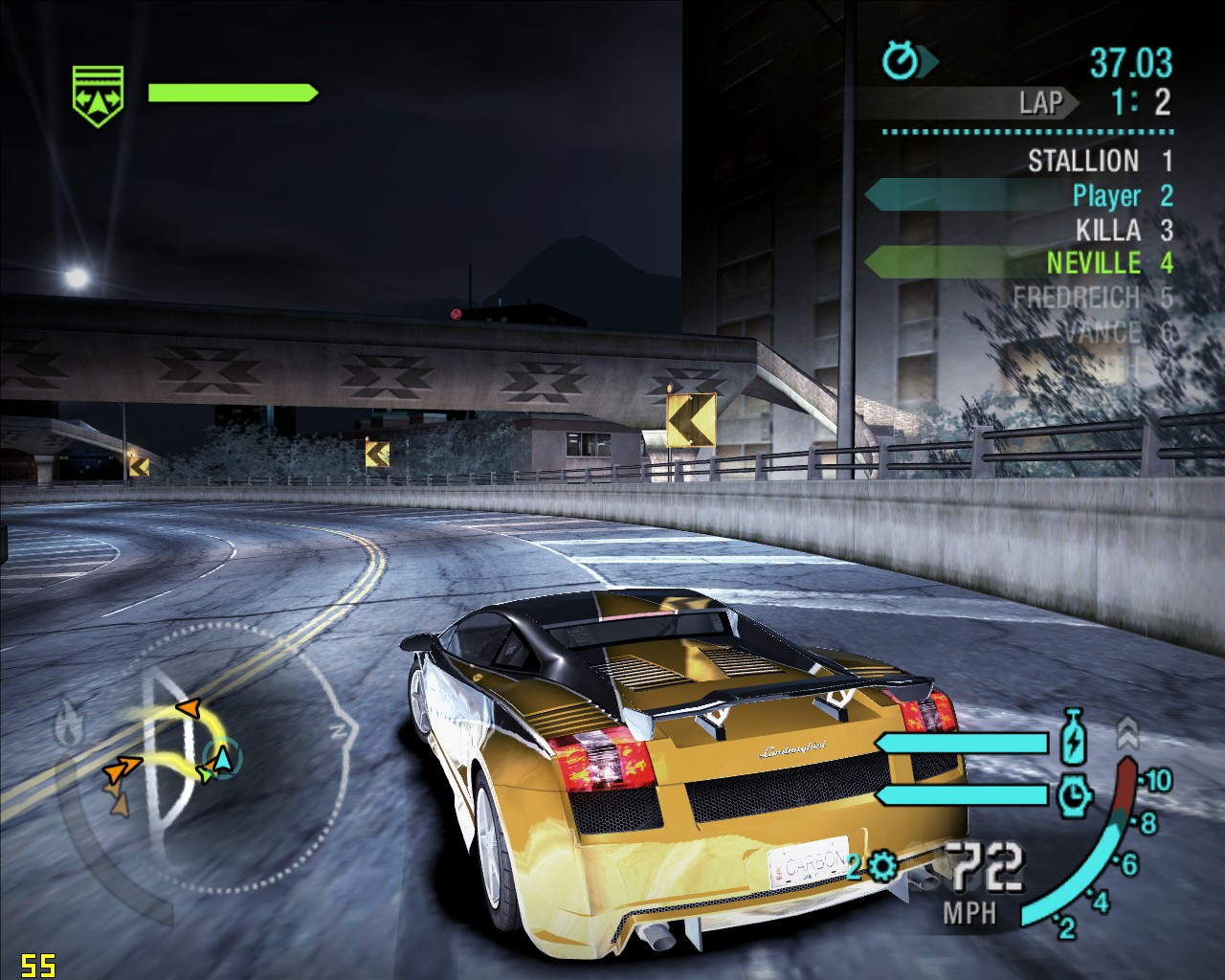Select the Player row in standings

1106,196
